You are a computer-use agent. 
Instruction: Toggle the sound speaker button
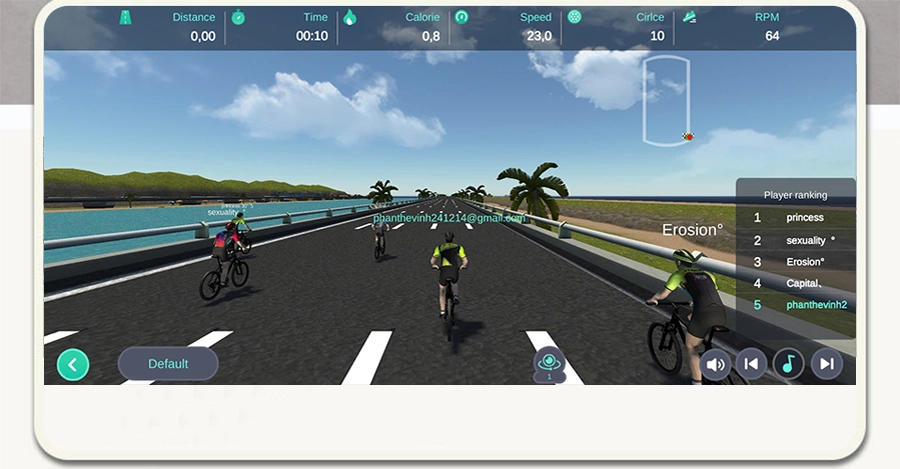(715, 364)
